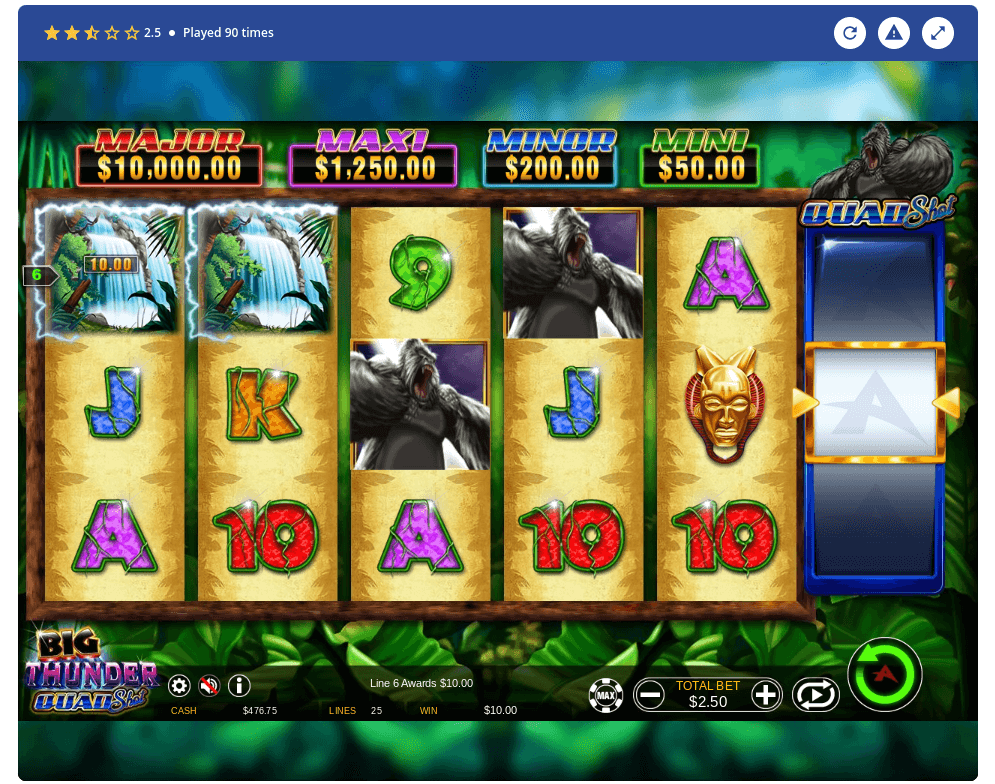The image size is (995, 784).
Task: Open game settings via the gear icon
Action: pyautogui.click(x=179, y=686)
